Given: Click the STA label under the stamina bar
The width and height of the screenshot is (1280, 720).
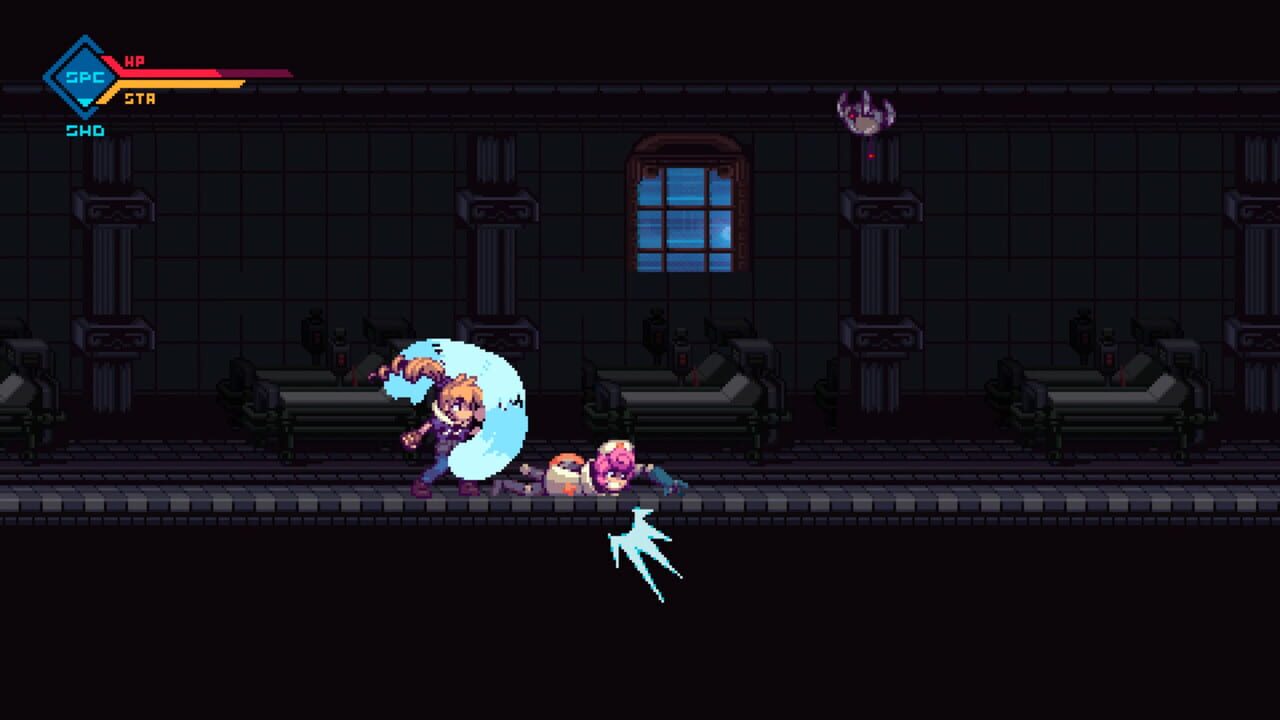Looking at the screenshot, I should tap(141, 98).
